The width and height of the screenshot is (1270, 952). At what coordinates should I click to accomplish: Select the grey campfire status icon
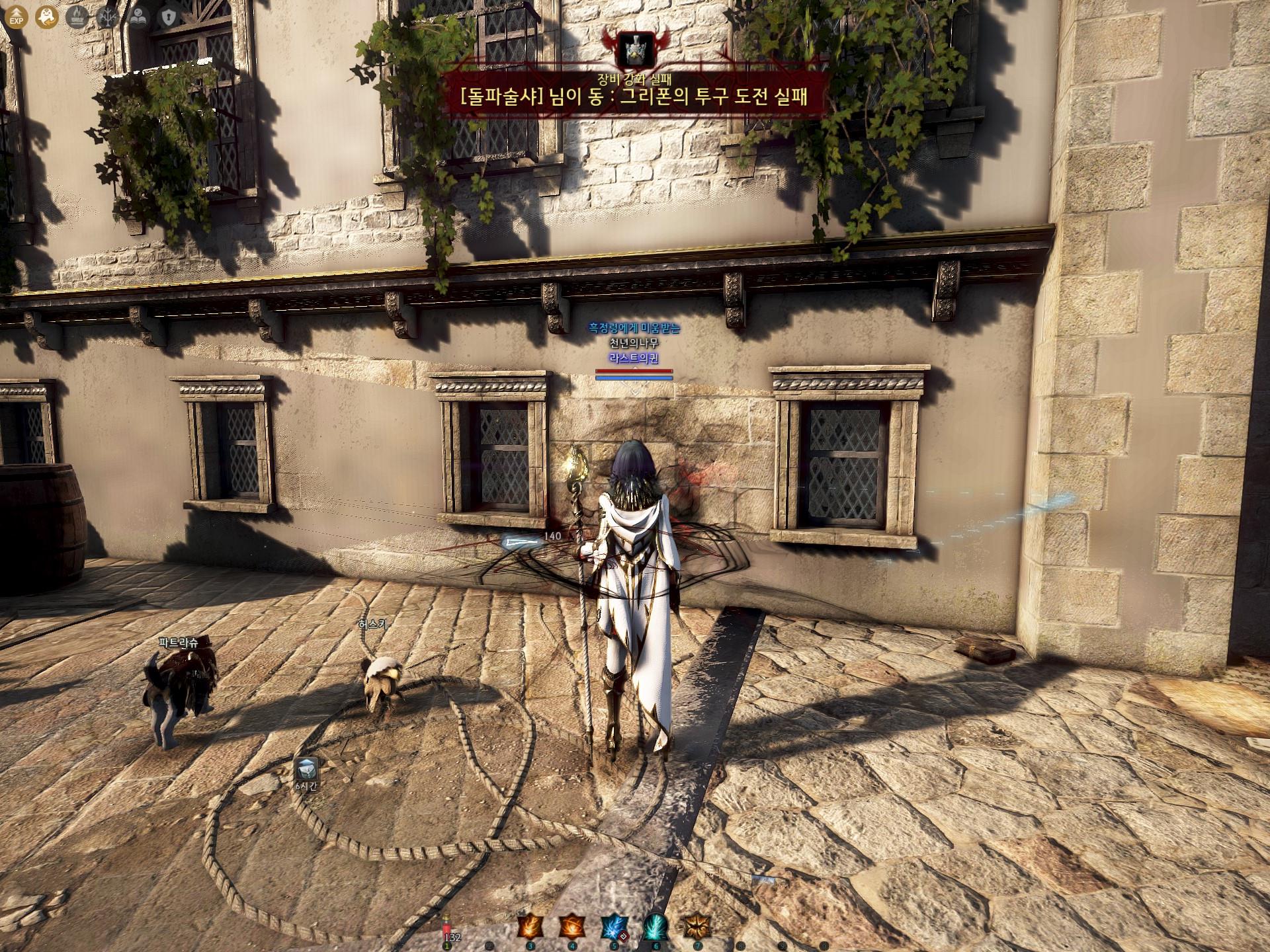click(77, 15)
